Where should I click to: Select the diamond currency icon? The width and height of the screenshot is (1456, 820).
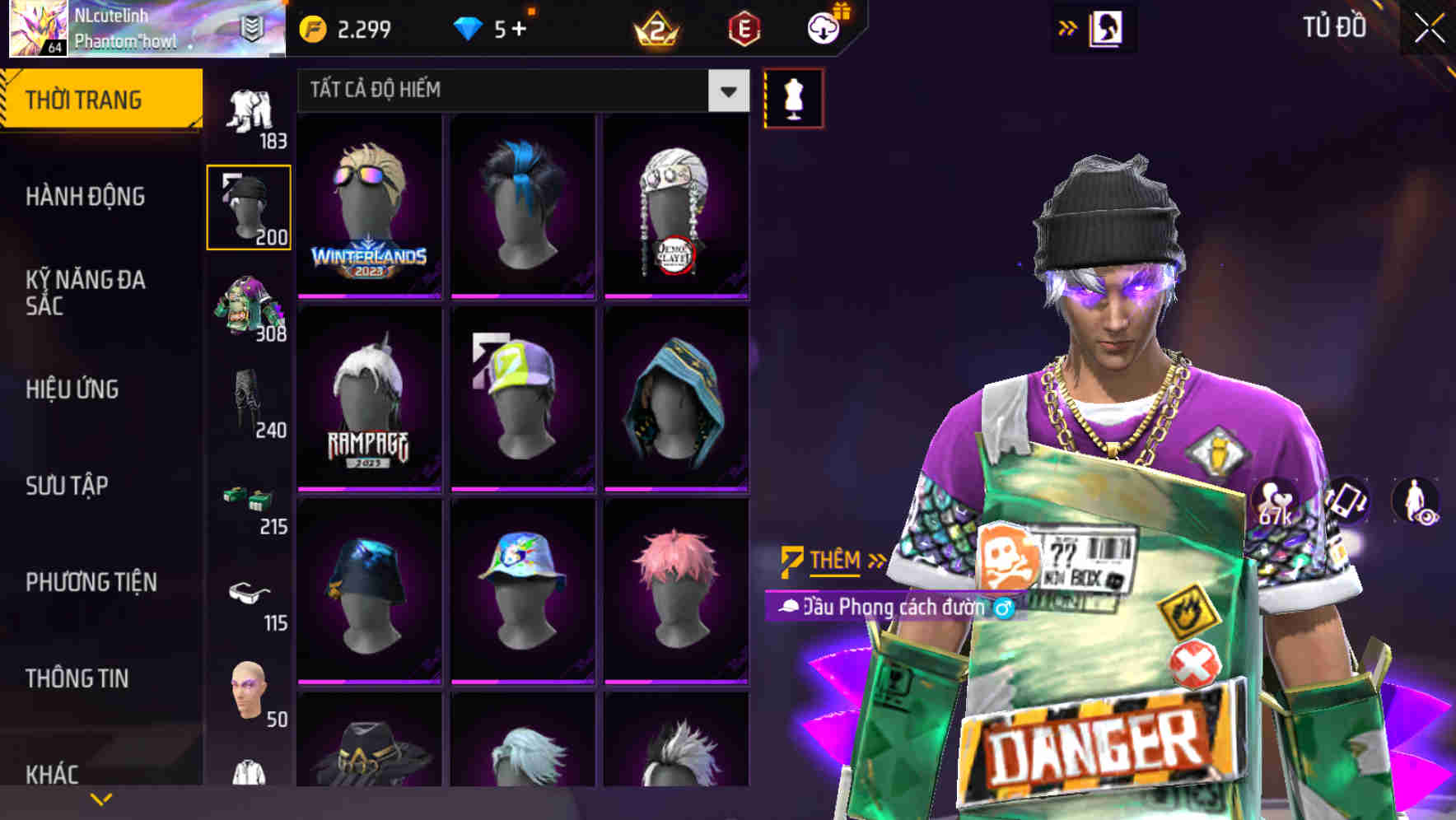point(469,27)
